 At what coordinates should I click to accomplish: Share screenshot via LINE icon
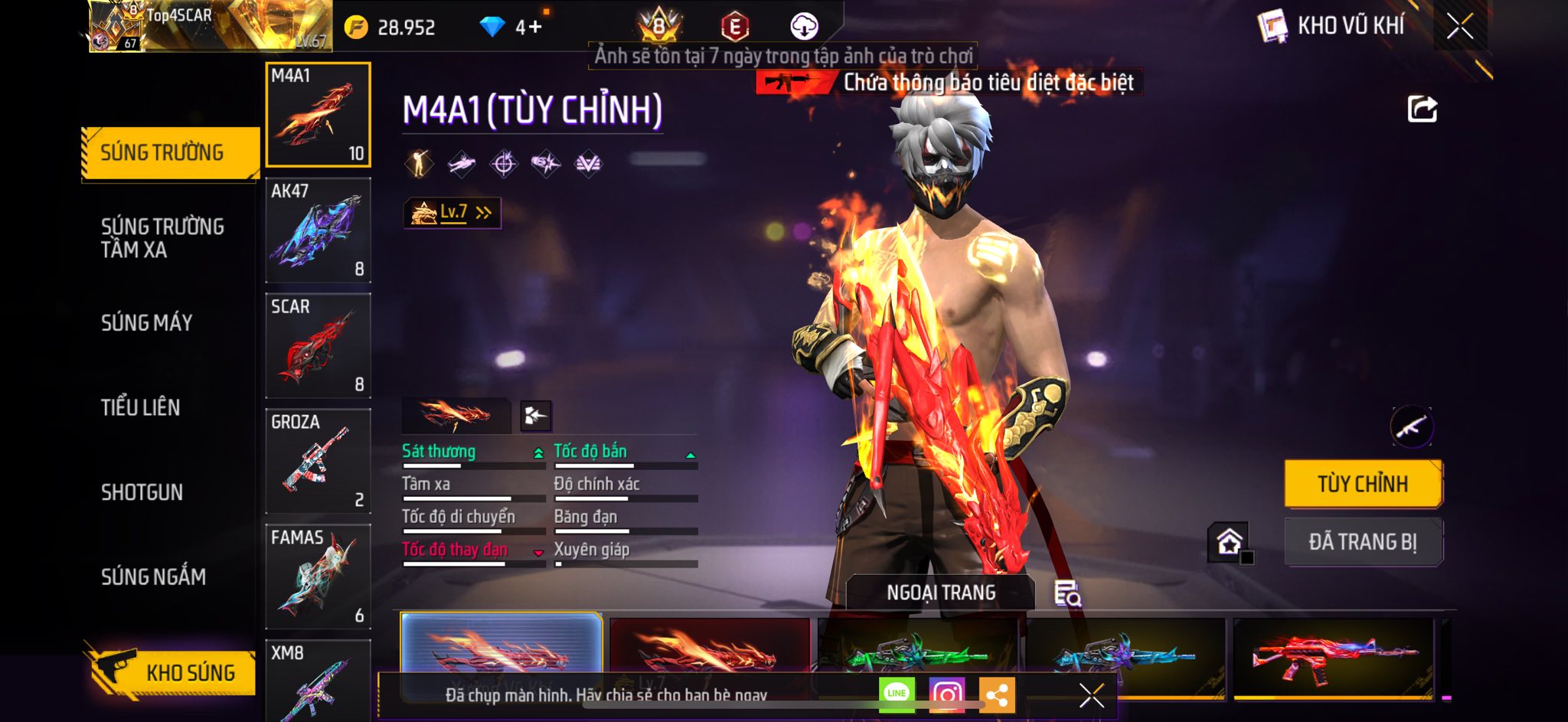pyautogui.click(x=897, y=694)
